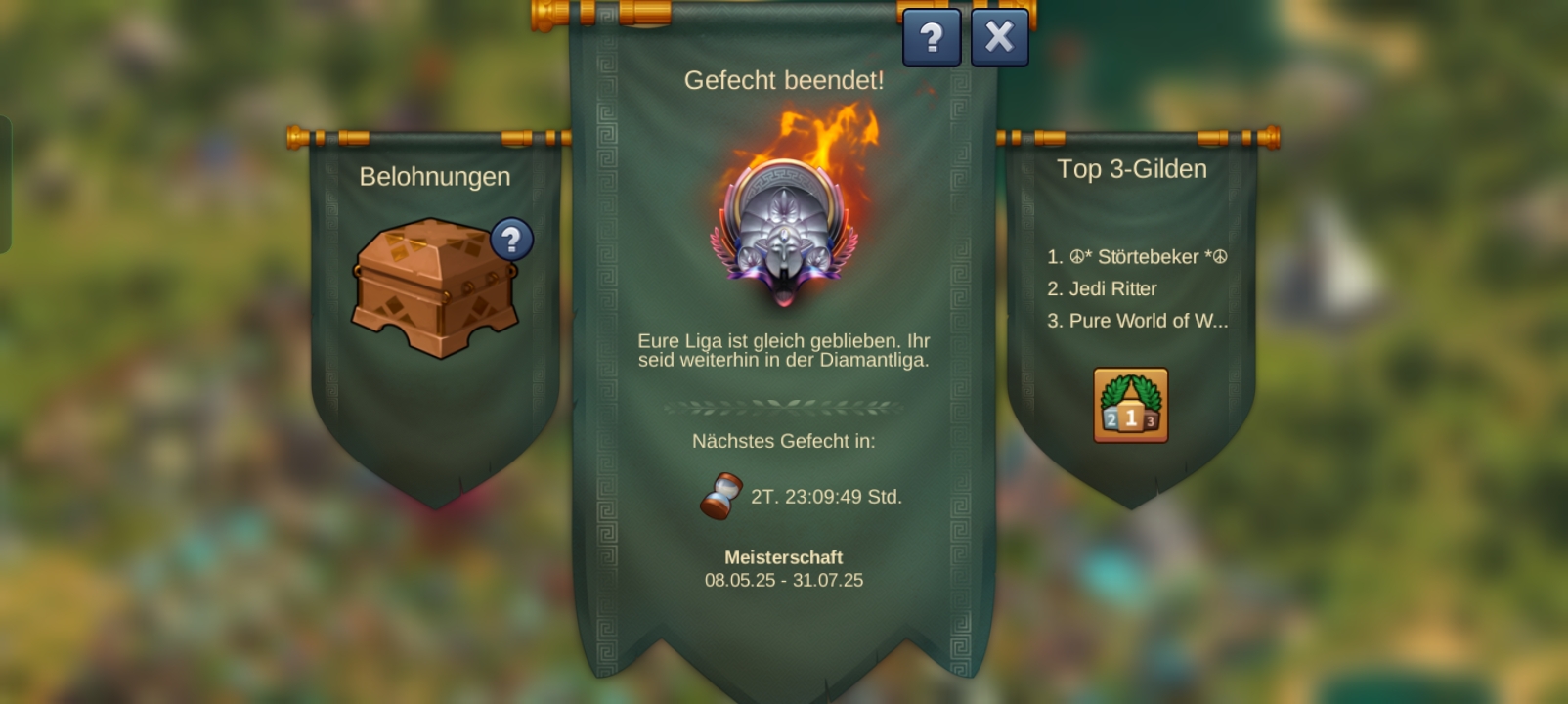This screenshot has height=704, width=1568.
Task: Click the Meisterschaft date range text
Action: 784,579
